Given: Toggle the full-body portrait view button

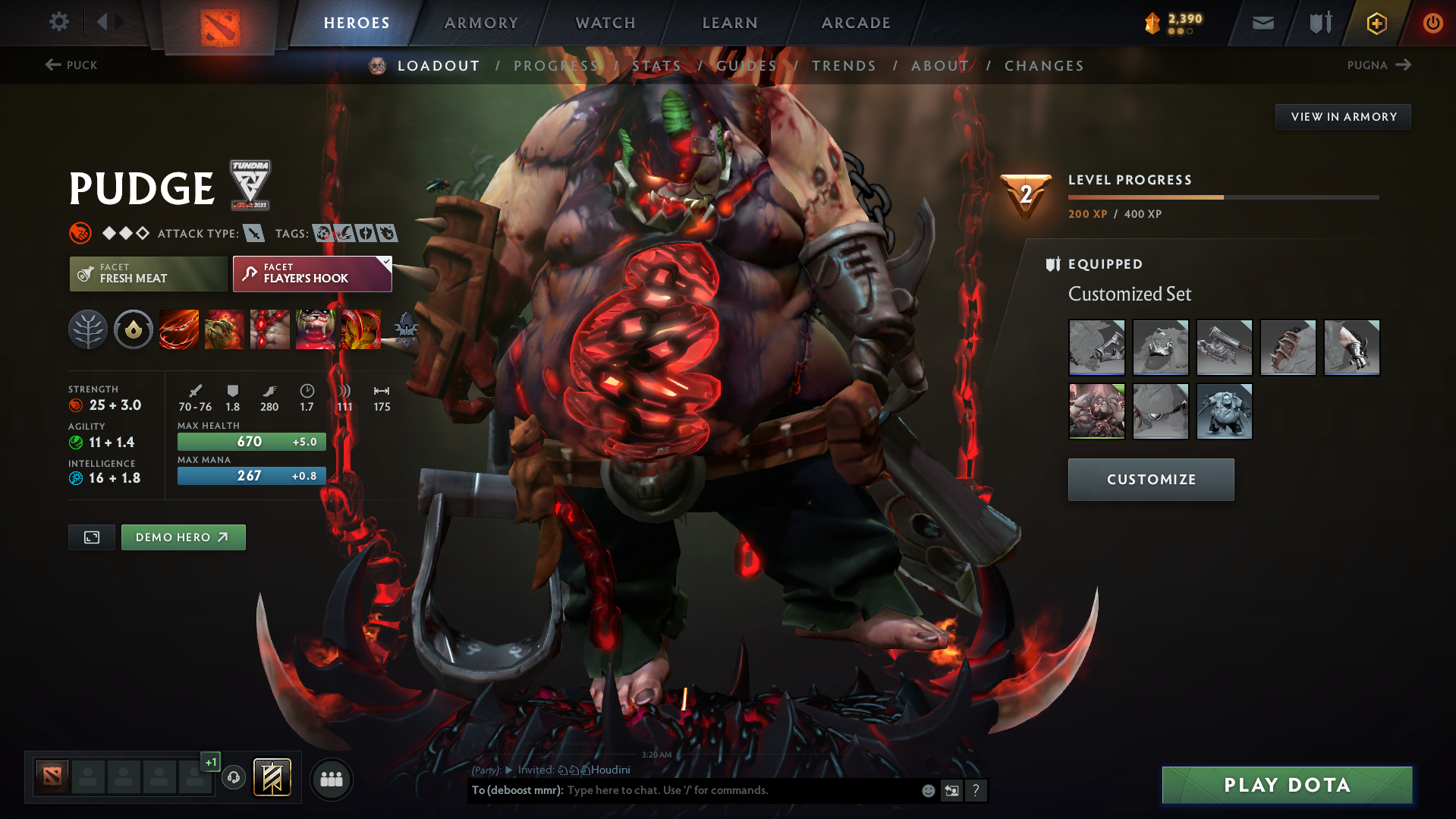Looking at the screenshot, I should pyautogui.click(x=91, y=537).
